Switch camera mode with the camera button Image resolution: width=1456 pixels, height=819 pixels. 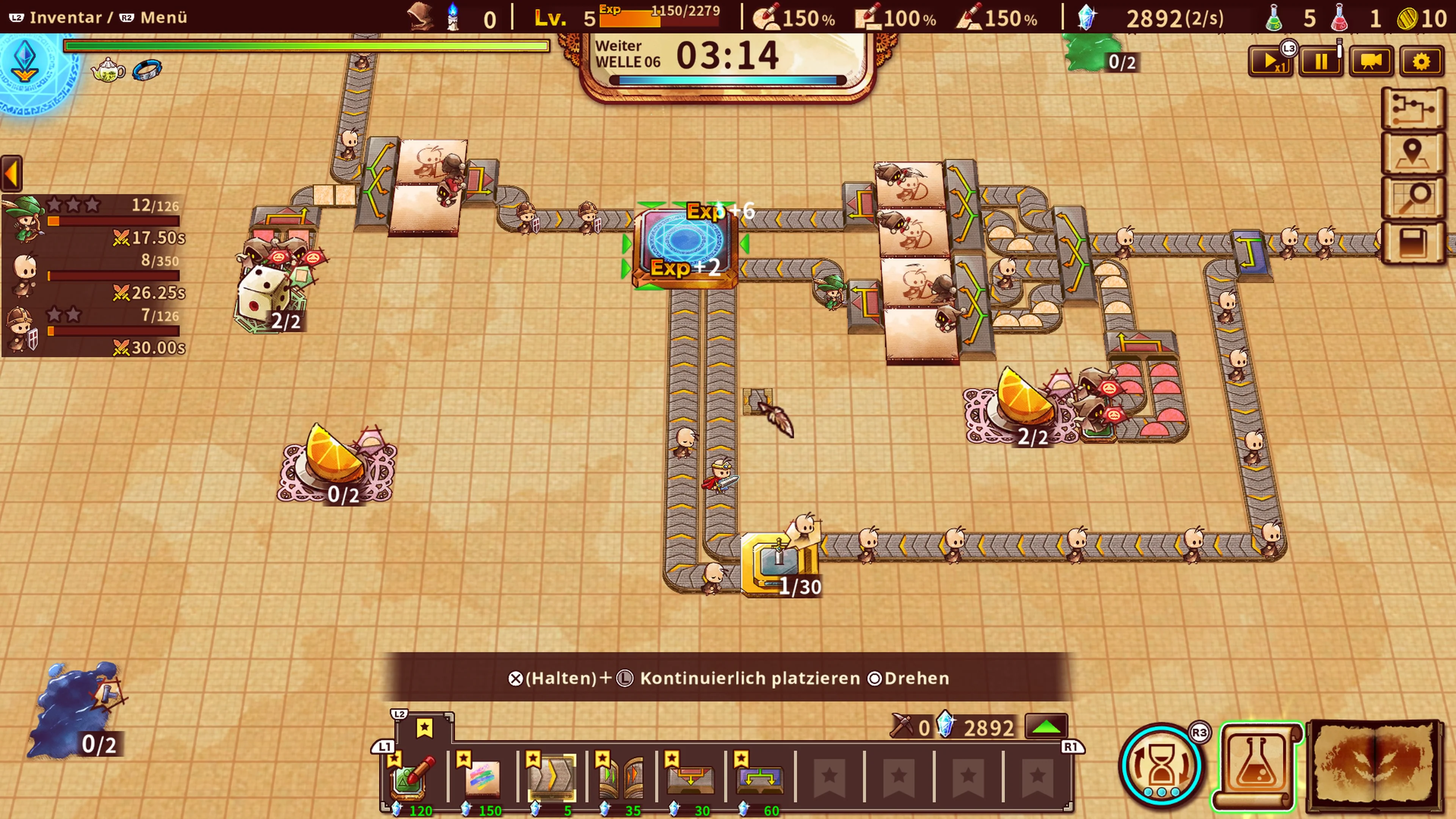(x=1371, y=61)
